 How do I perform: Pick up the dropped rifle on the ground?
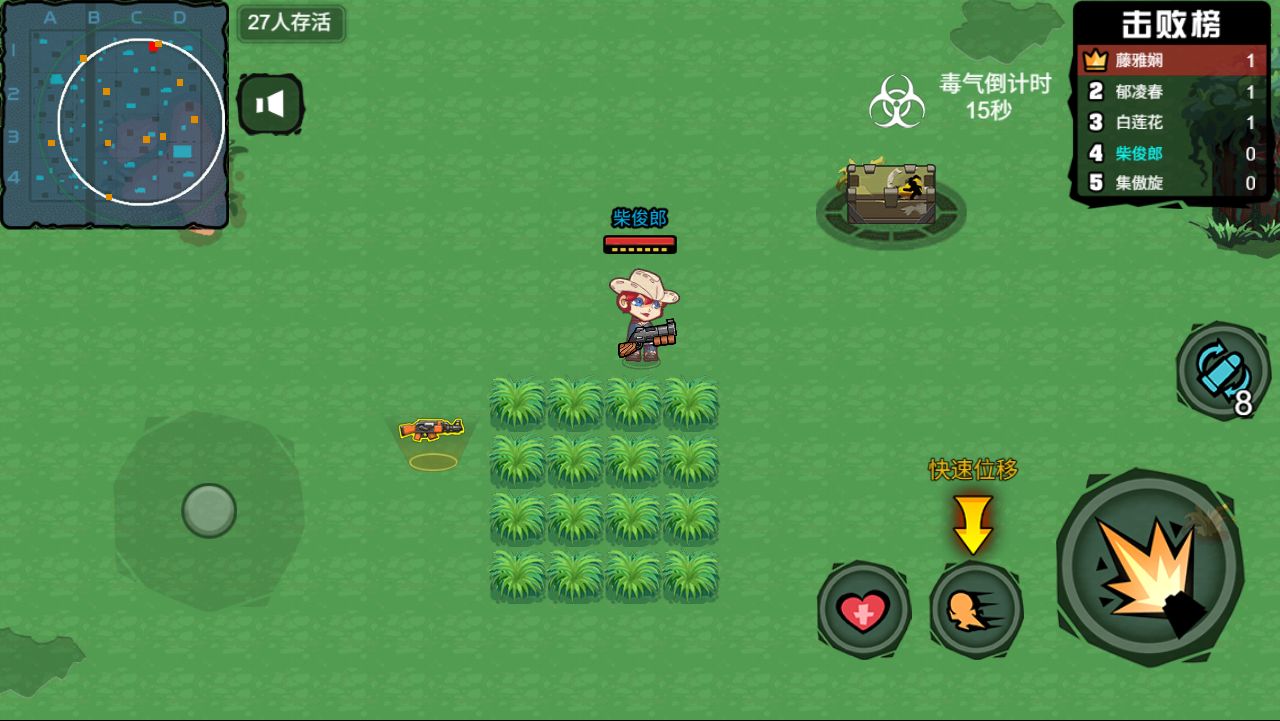(433, 428)
